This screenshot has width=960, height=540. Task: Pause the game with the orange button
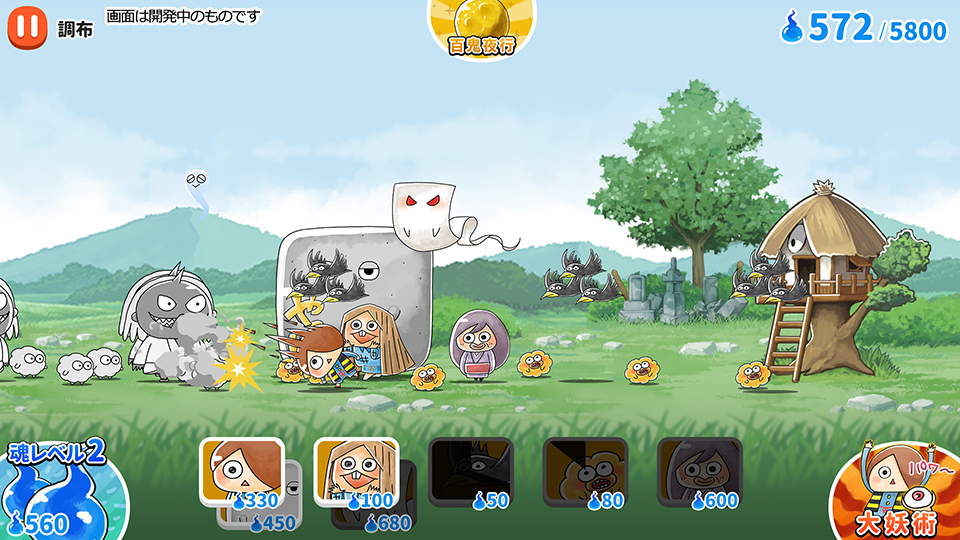[x=27, y=27]
